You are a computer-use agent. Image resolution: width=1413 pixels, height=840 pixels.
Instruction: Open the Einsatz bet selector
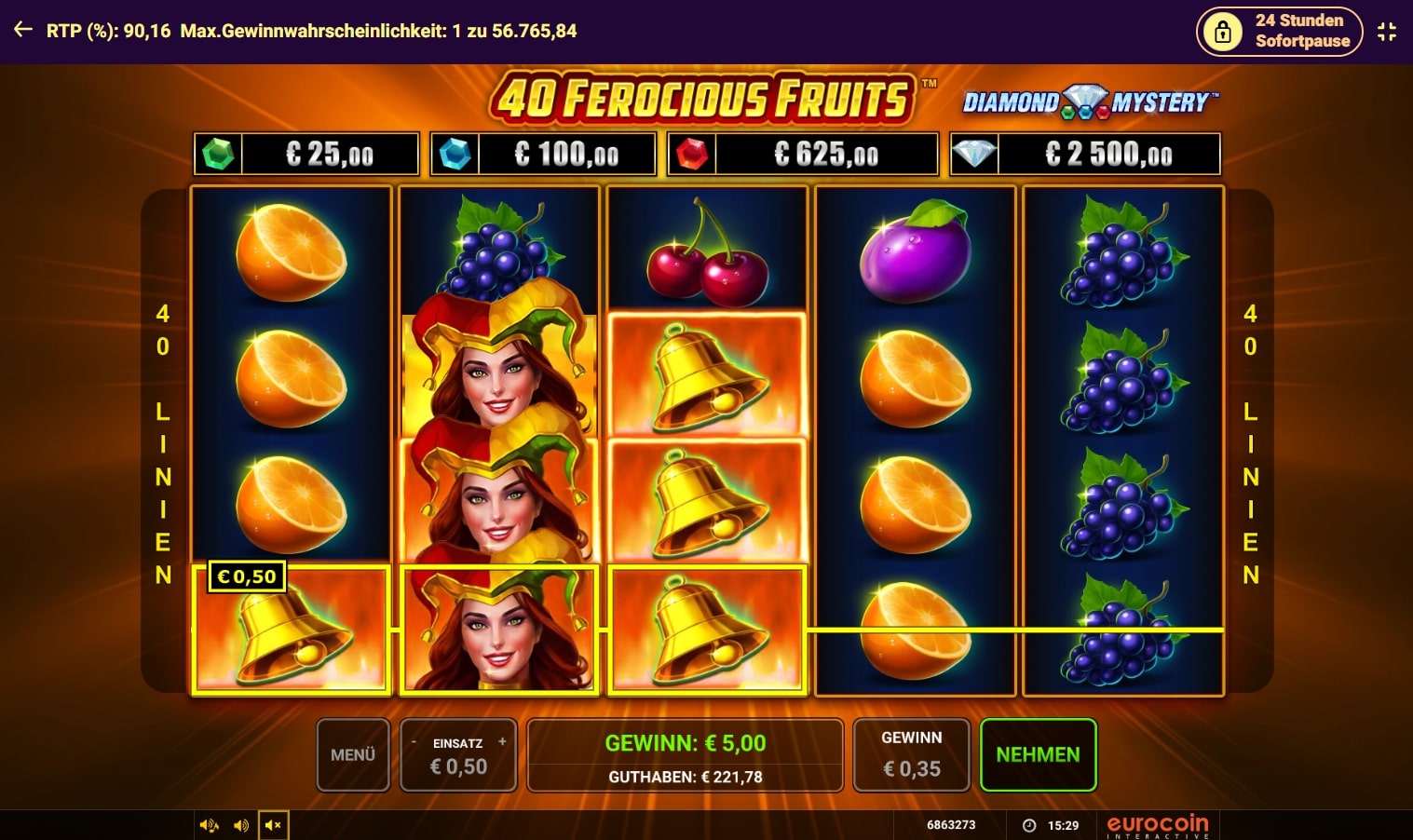458,755
